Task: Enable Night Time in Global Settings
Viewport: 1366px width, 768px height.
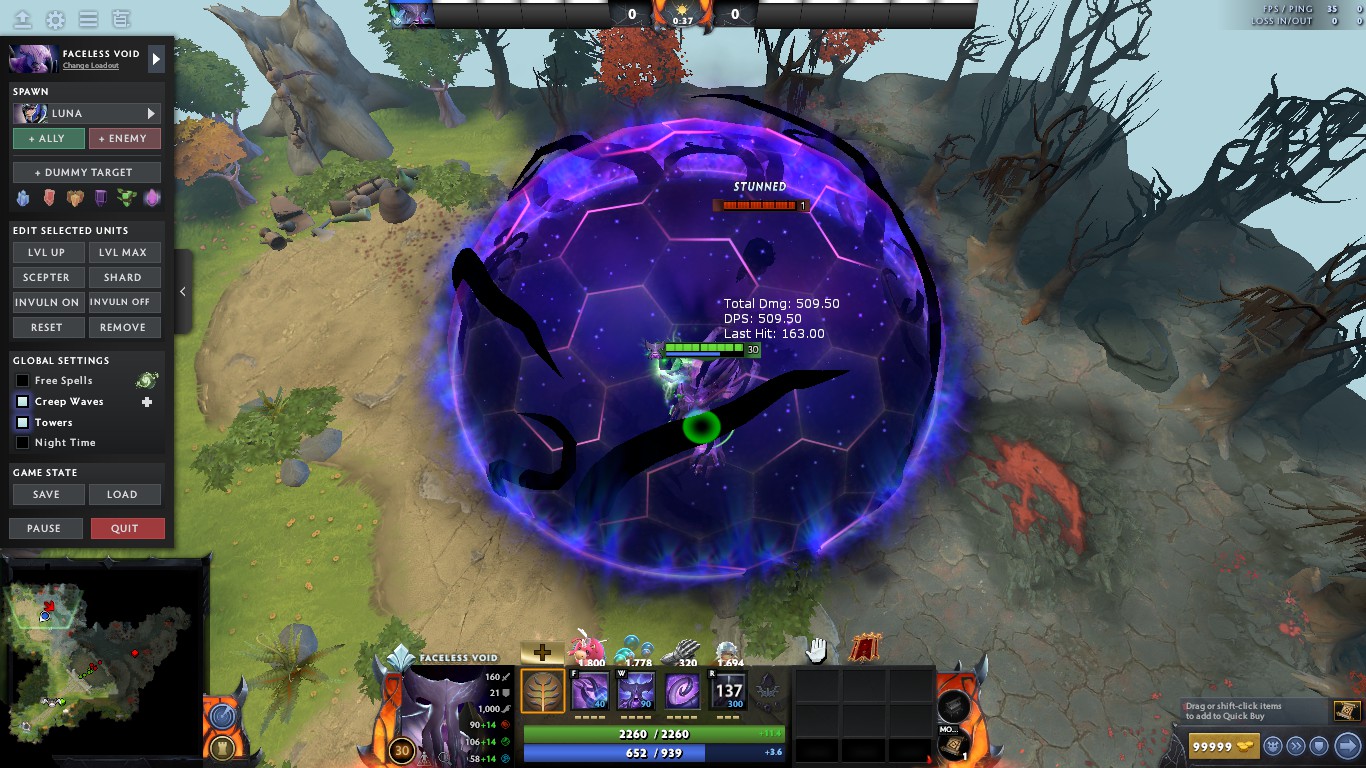Action: pos(21,442)
